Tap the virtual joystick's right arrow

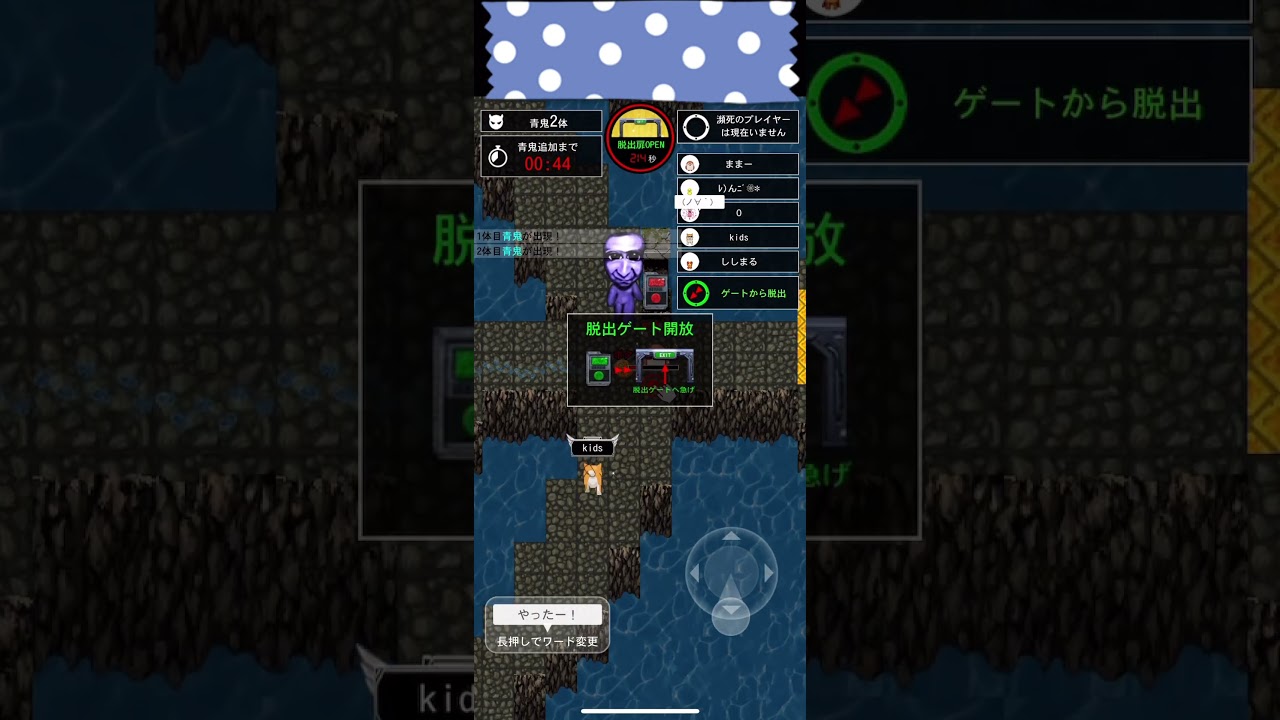click(769, 573)
